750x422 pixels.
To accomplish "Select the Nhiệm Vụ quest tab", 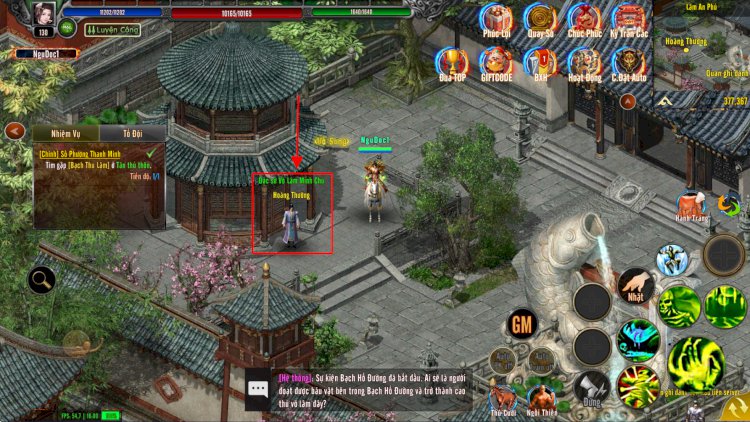I will [65, 133].
